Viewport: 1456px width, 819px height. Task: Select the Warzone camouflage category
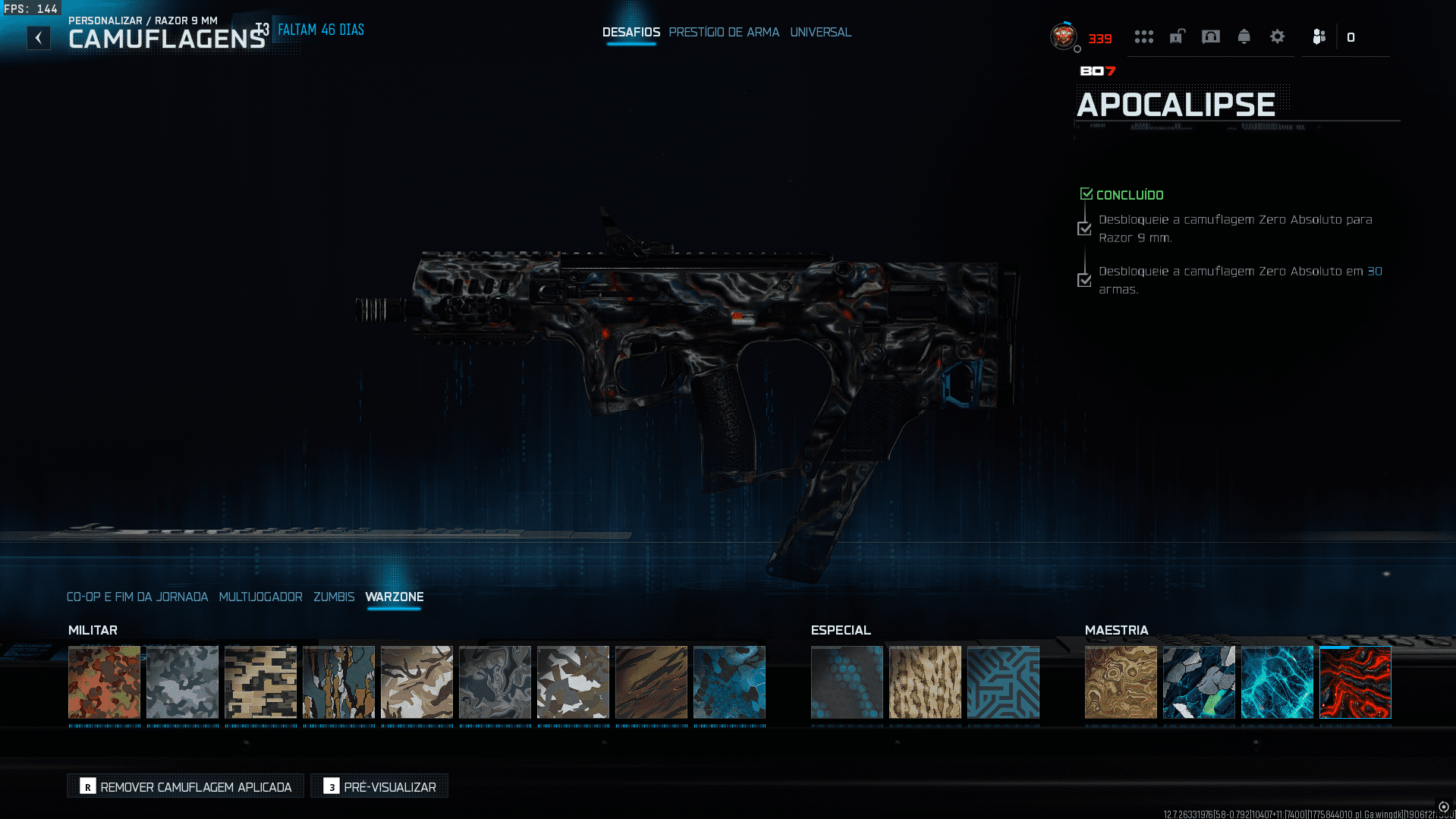(394, 597)
